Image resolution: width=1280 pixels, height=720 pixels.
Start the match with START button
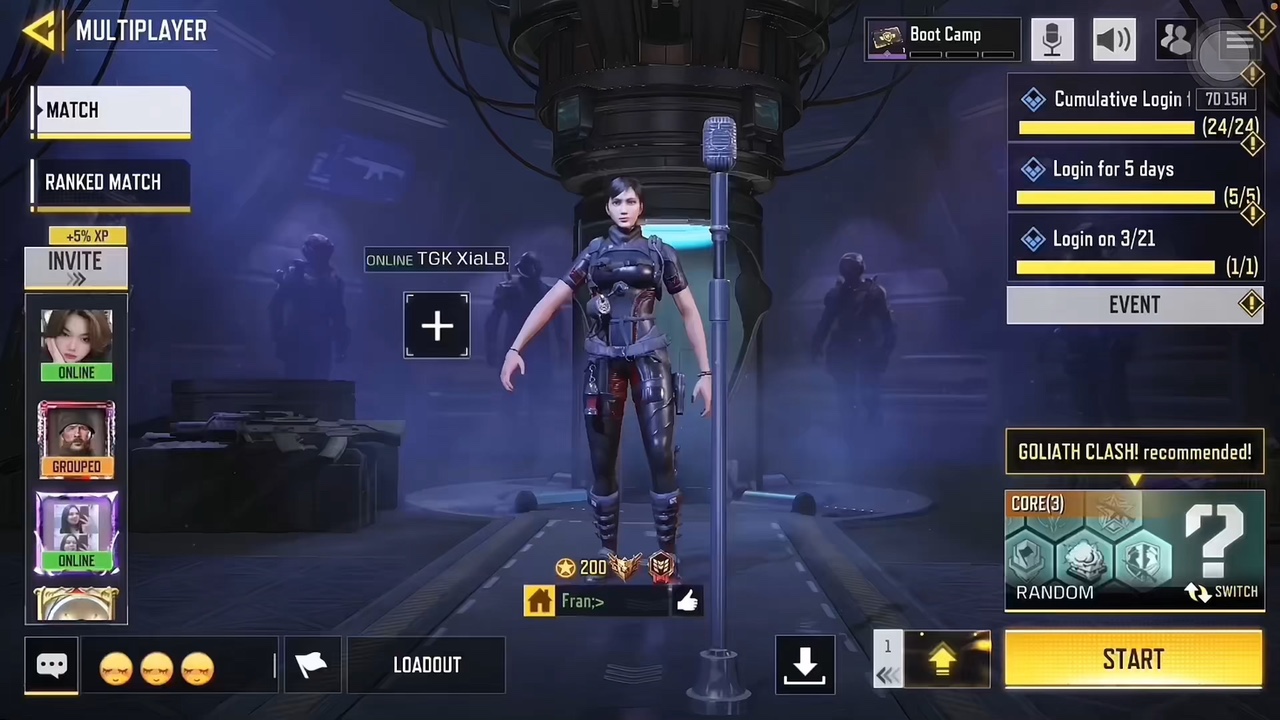(1133, 660)
